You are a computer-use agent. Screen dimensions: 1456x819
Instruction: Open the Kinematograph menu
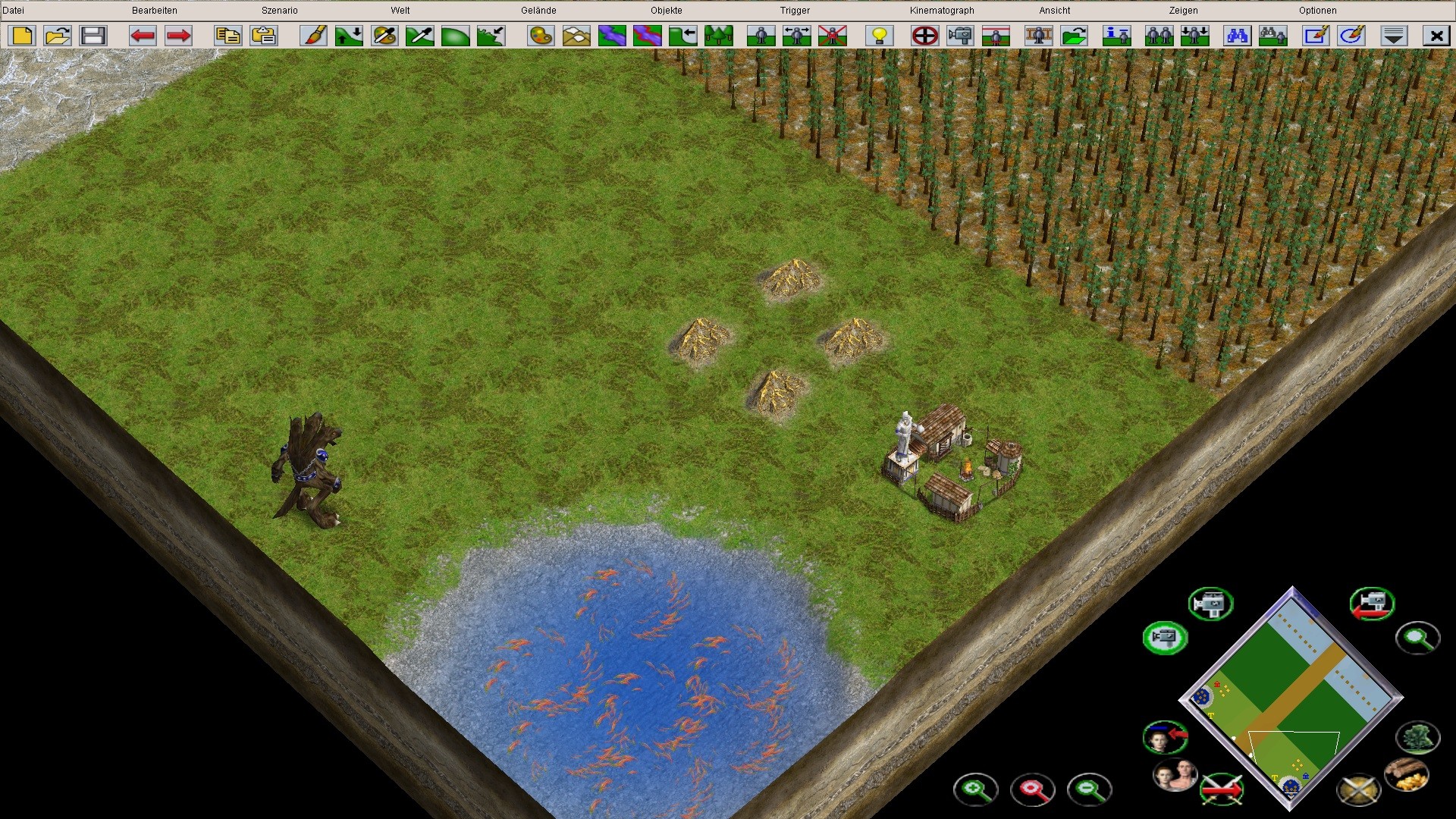click(940, 10)
